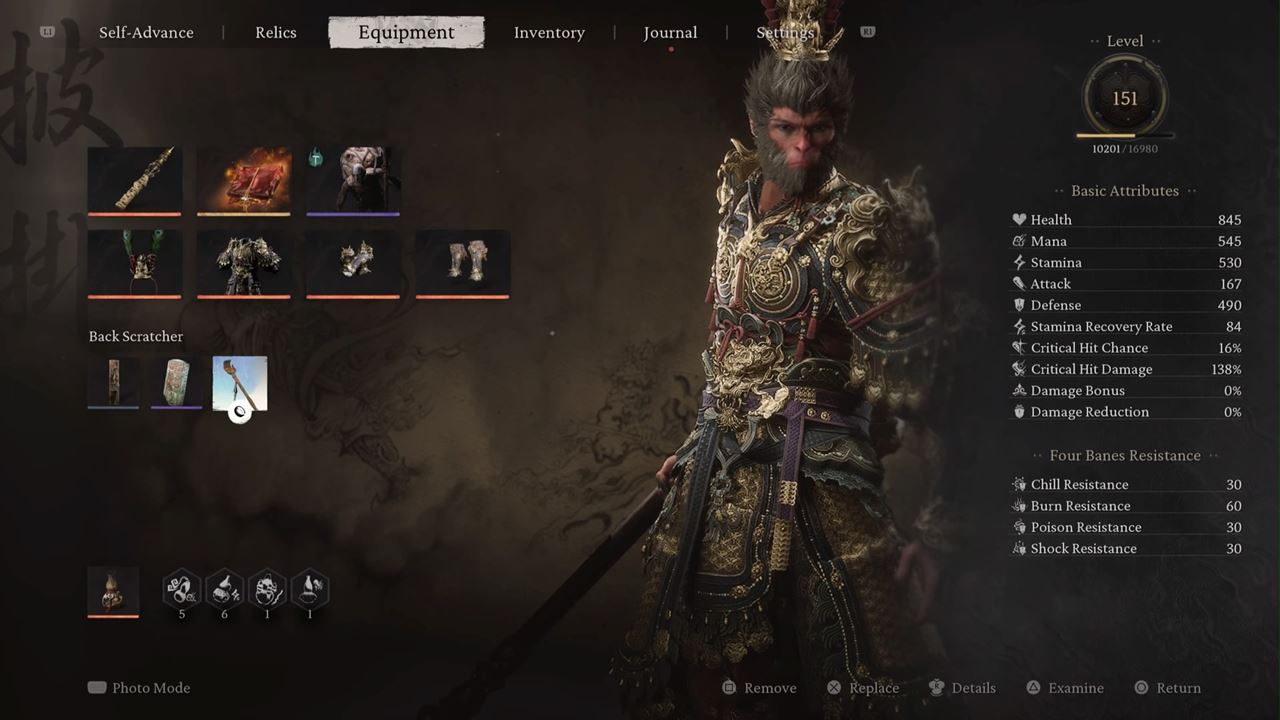1280x720 pixels.
Task: Select the equipped gourd slot
Action: click(x=113, y=591)
